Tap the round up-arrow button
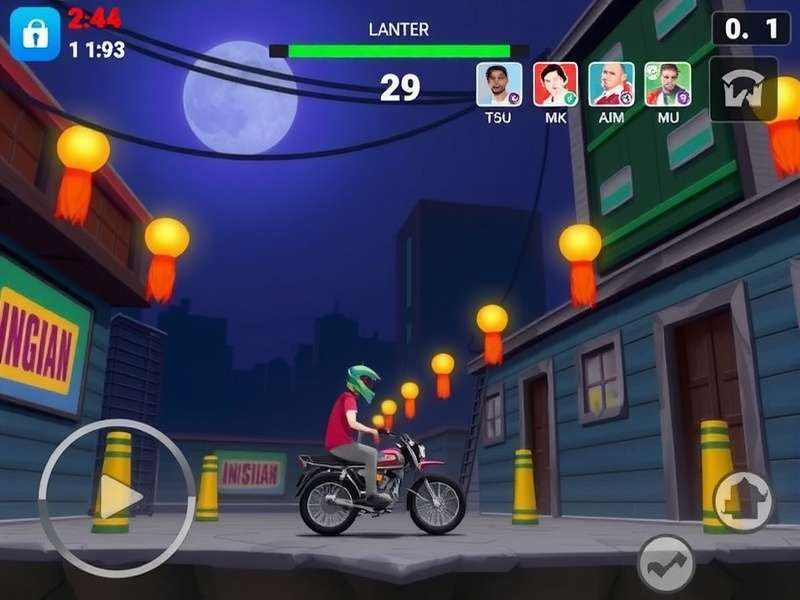This screenshot has width=800, height=600. tap(743, 501)
